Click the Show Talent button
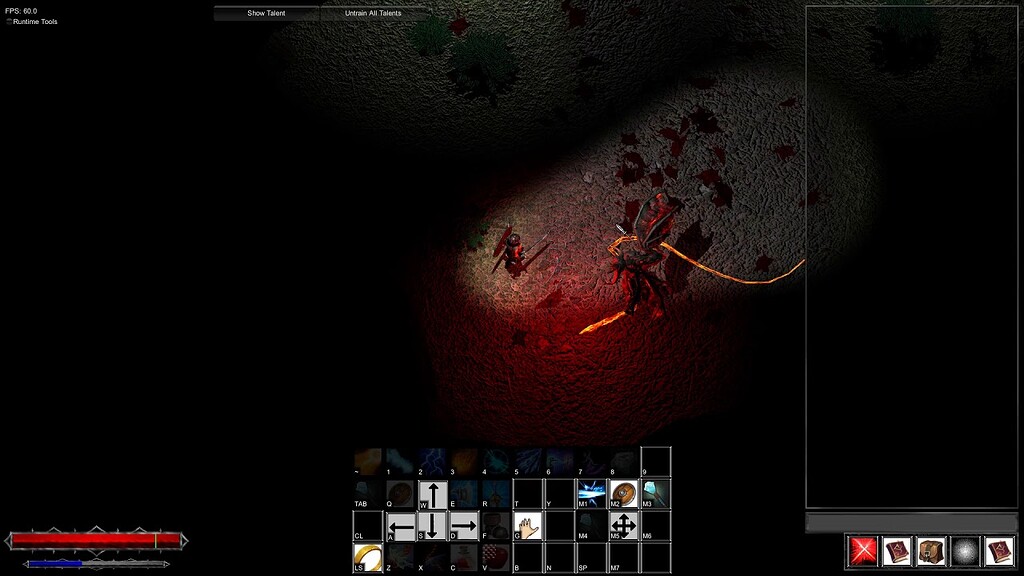Viewport: 1024px width, 576px height. pyautogui.click(x=266, y=13)
